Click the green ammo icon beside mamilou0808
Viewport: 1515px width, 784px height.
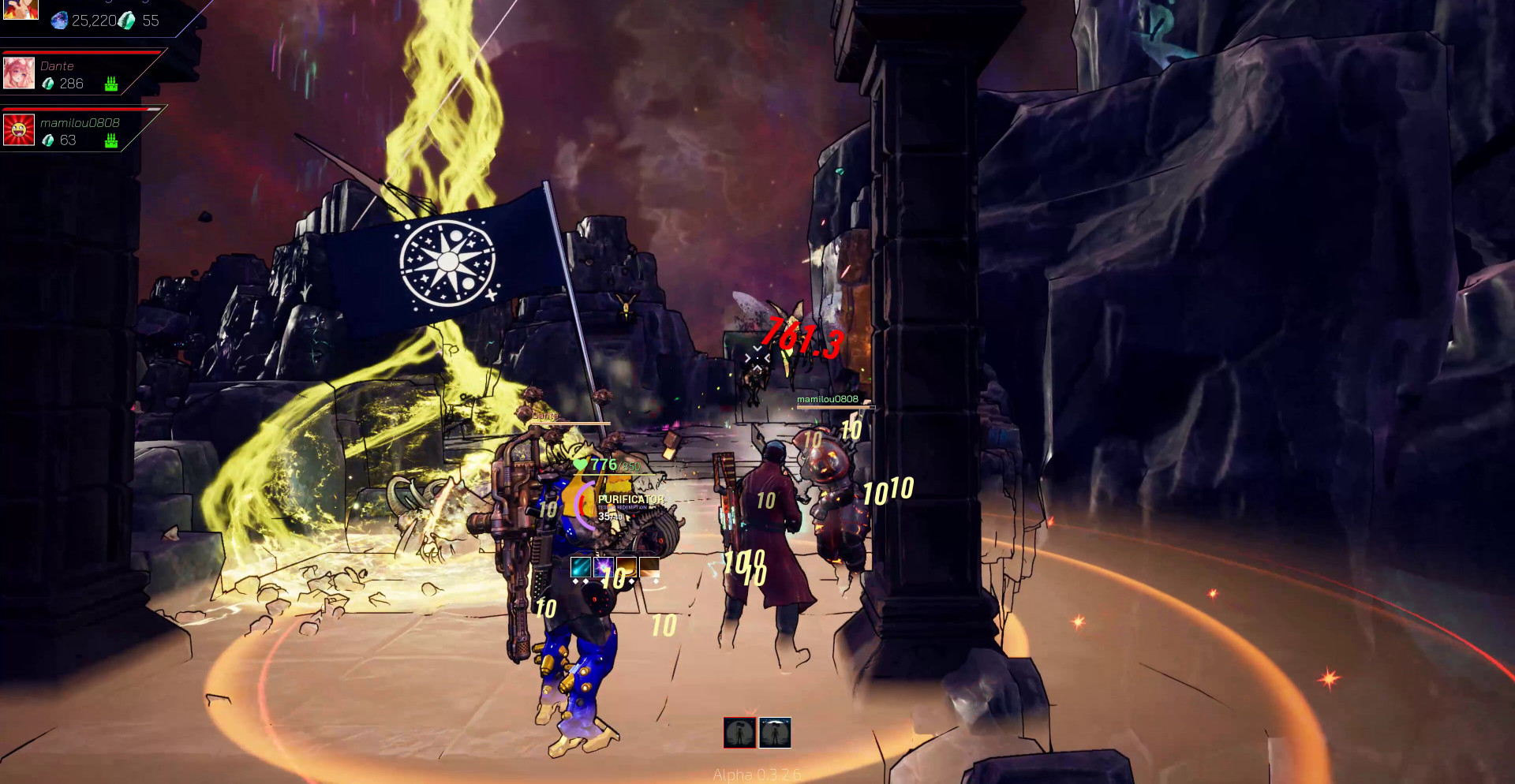111,140
